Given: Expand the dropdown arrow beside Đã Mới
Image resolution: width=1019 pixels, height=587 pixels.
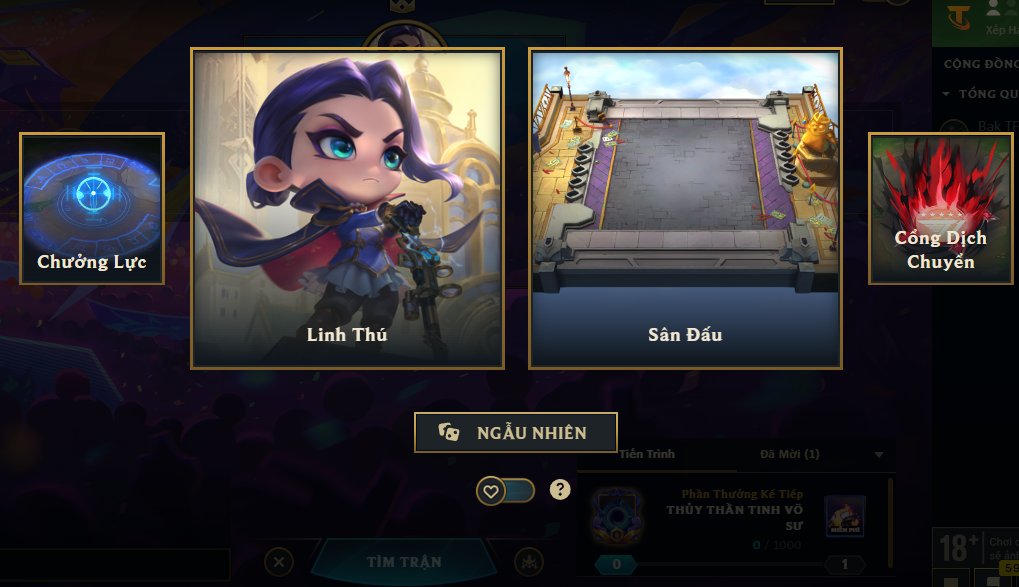Looking at the screenshot, I should click(x=879, y=455).
